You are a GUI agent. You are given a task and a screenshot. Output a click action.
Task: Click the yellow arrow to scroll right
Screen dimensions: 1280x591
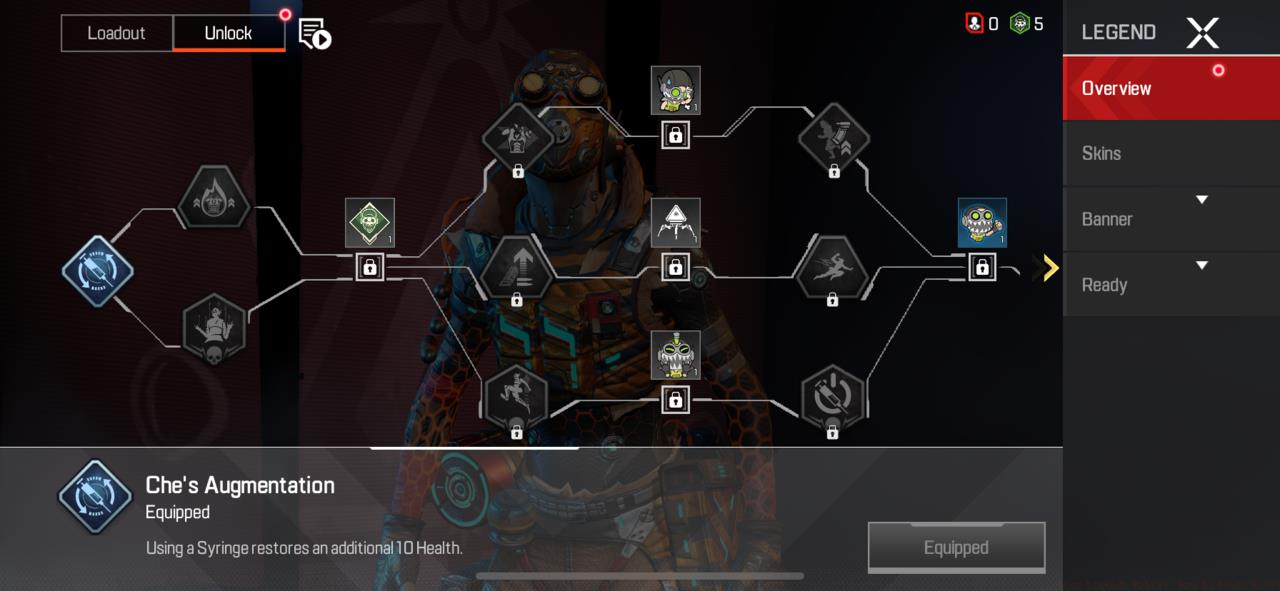click(1050, 268)
